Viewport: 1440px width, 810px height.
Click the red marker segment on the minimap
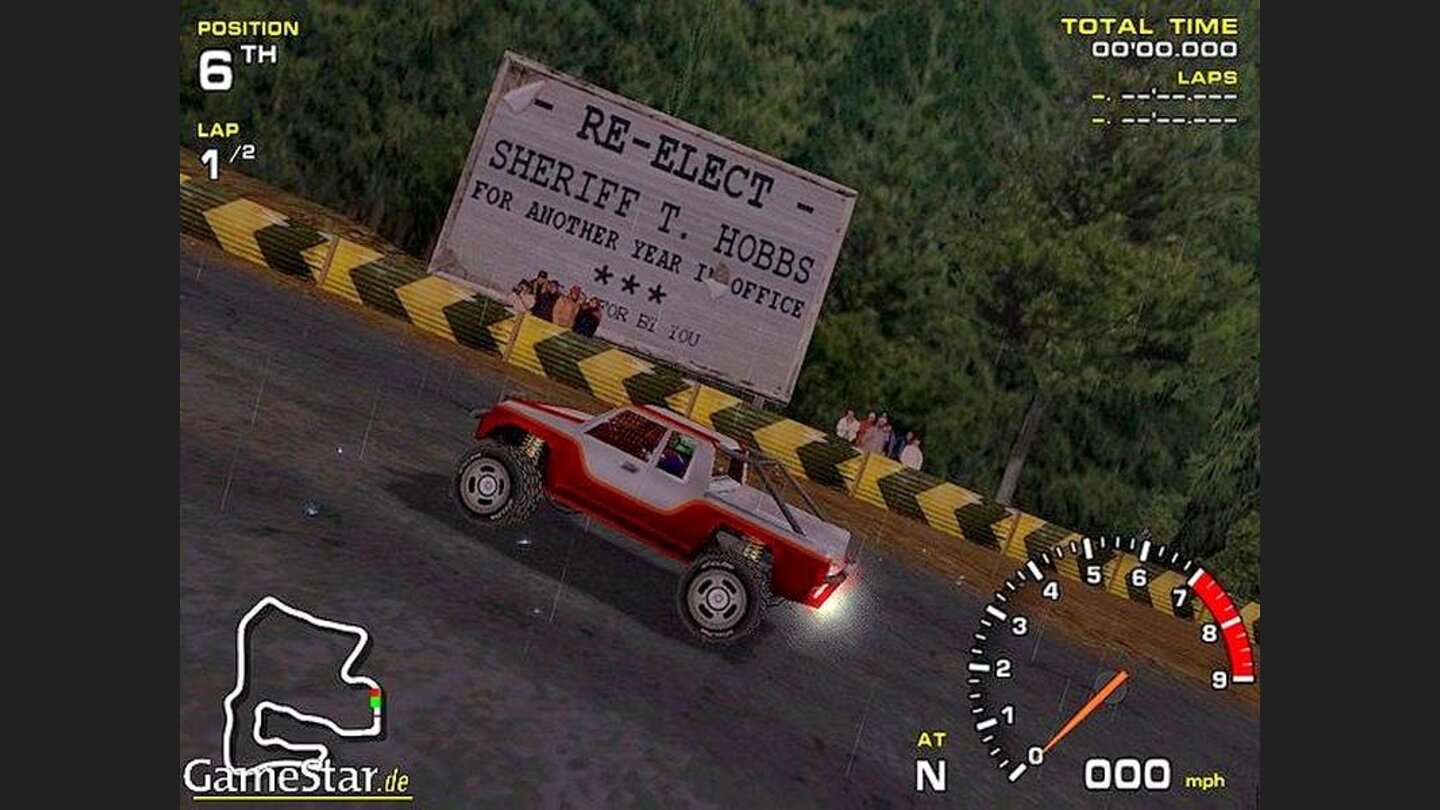click(x=374, y=691)
